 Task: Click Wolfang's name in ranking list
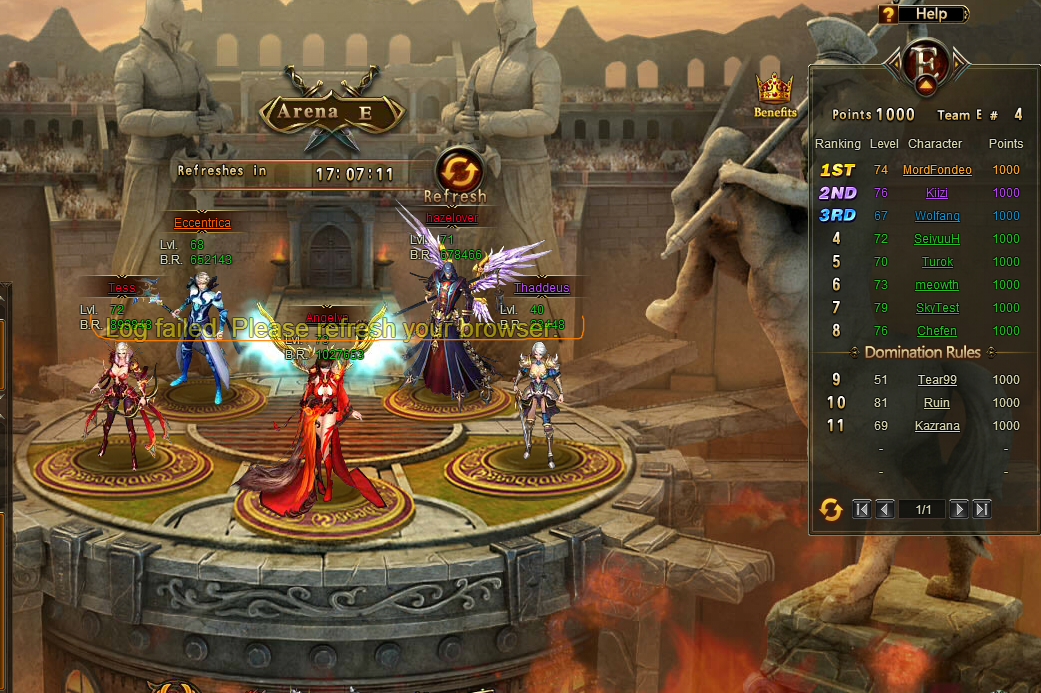[937, 216]
